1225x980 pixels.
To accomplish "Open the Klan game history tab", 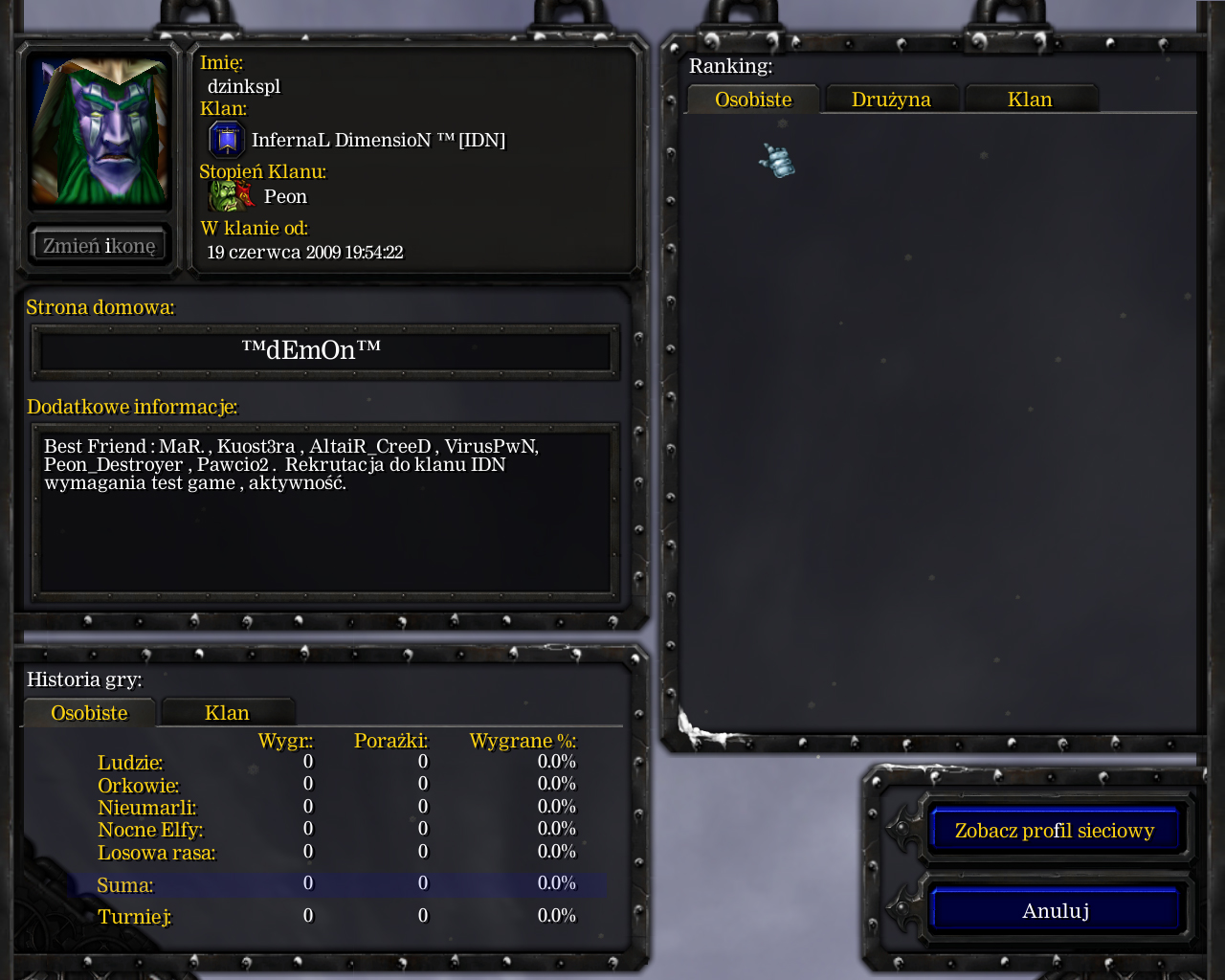I will coord(227,713).
